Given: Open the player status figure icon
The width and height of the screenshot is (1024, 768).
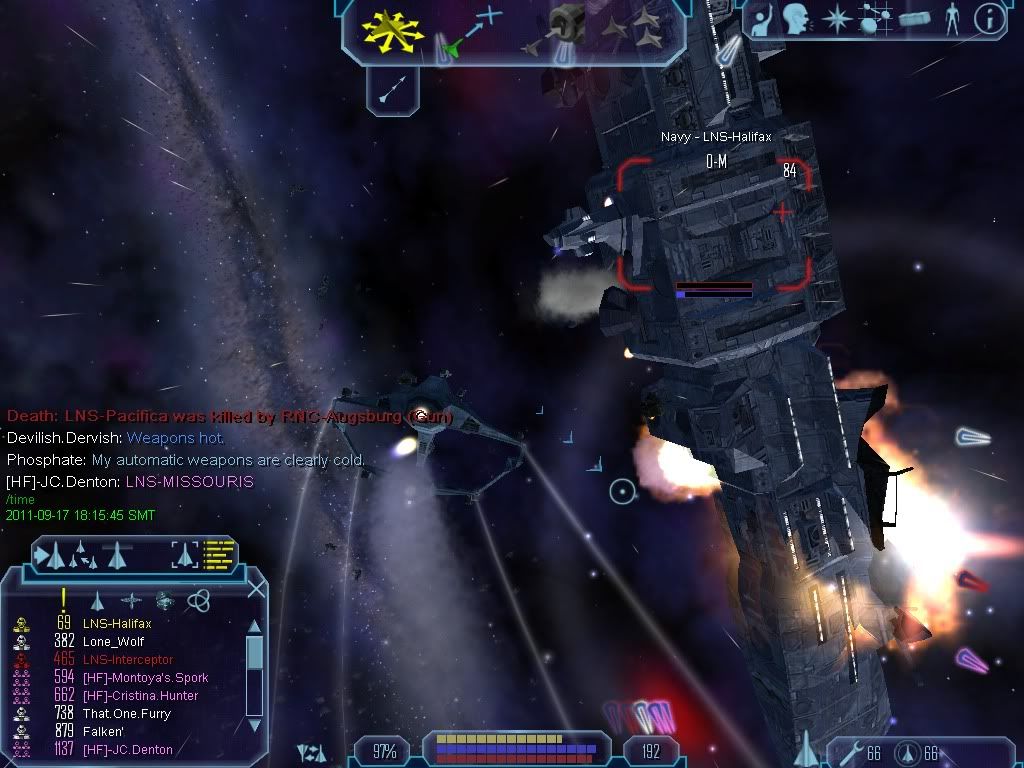Looking at the screenshot, I should click(951, 19).
